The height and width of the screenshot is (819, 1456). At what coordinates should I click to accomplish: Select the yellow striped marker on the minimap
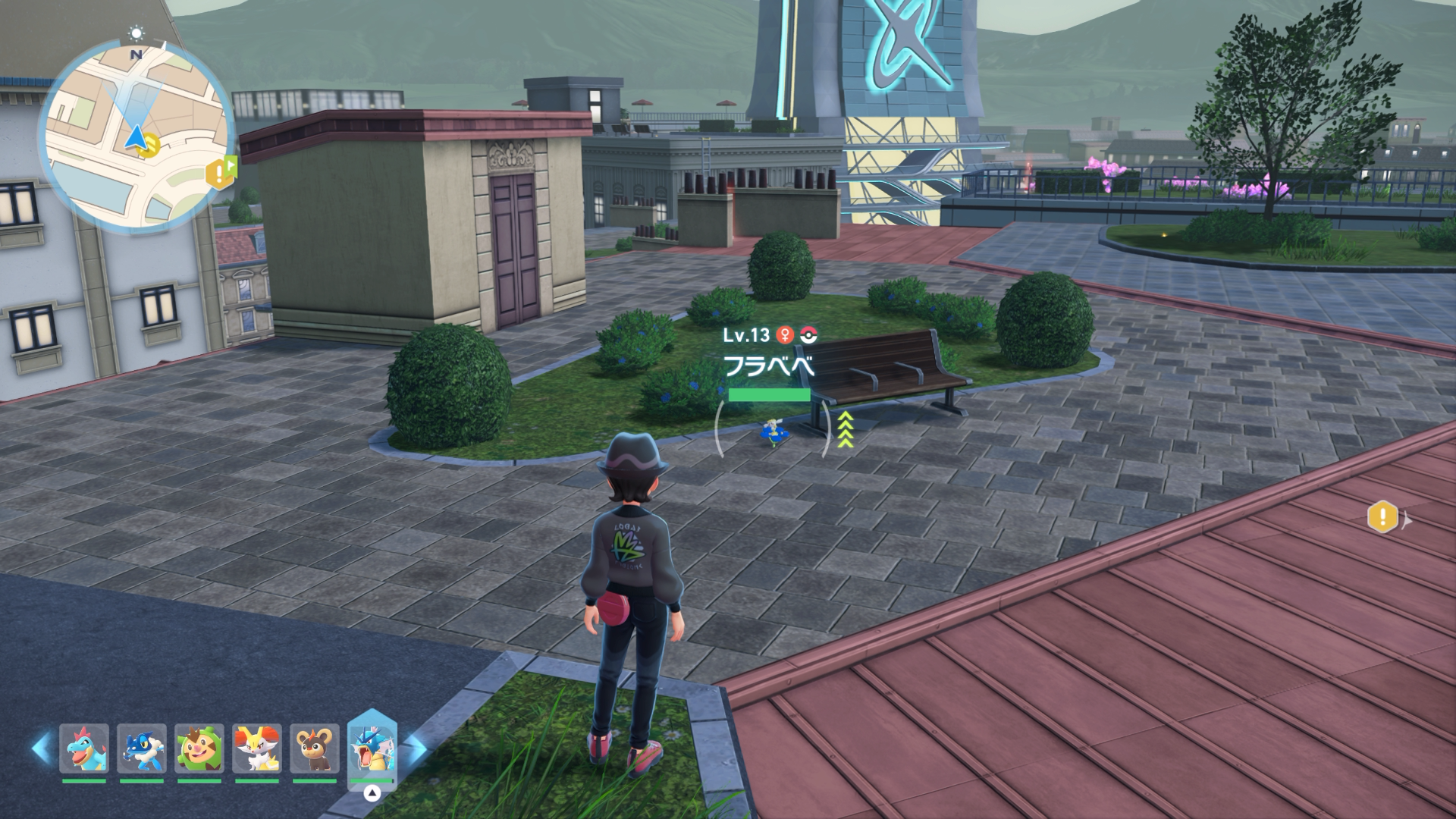coord(149,144)
